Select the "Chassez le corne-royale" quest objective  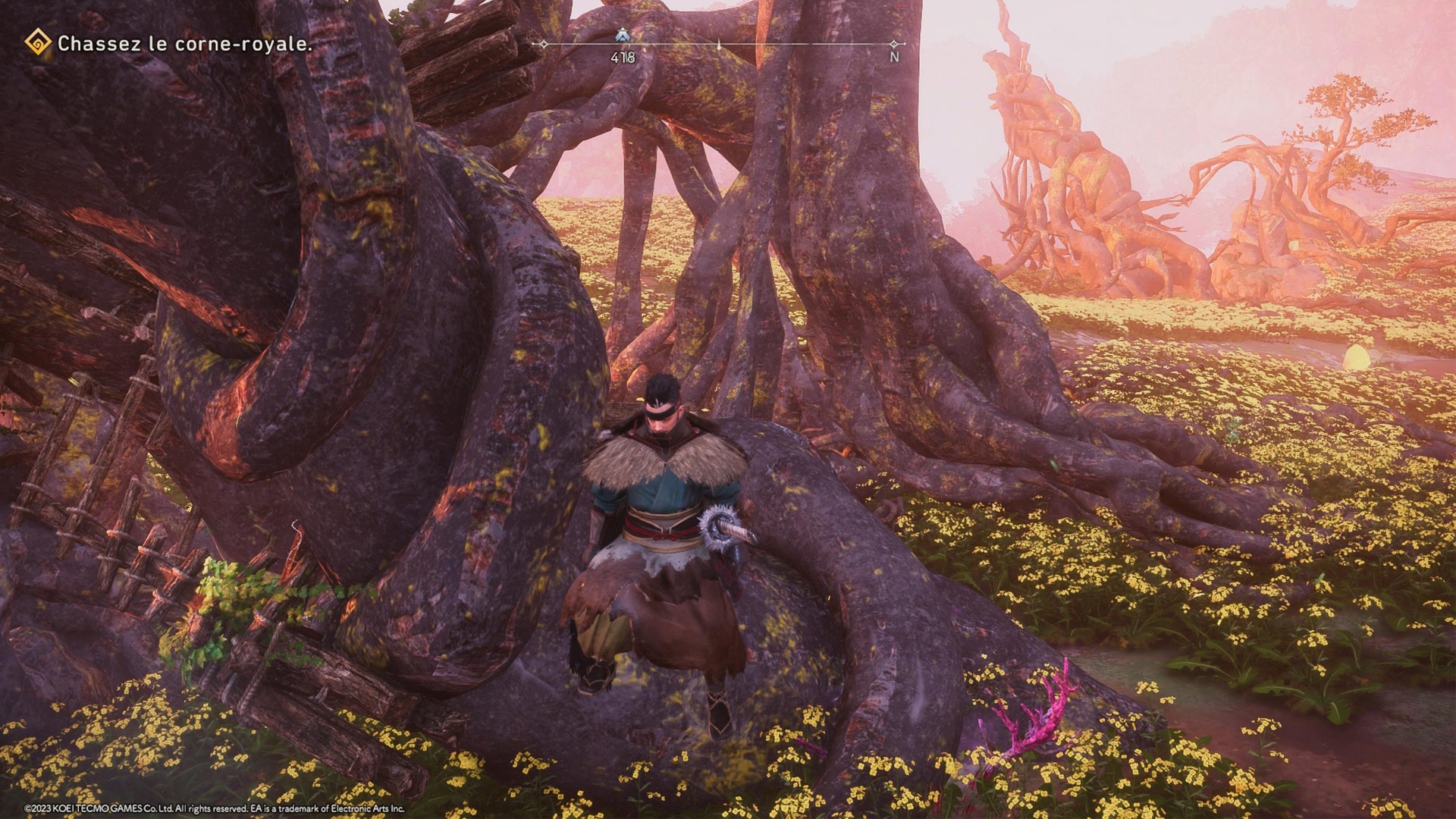(x=184, y=44)
